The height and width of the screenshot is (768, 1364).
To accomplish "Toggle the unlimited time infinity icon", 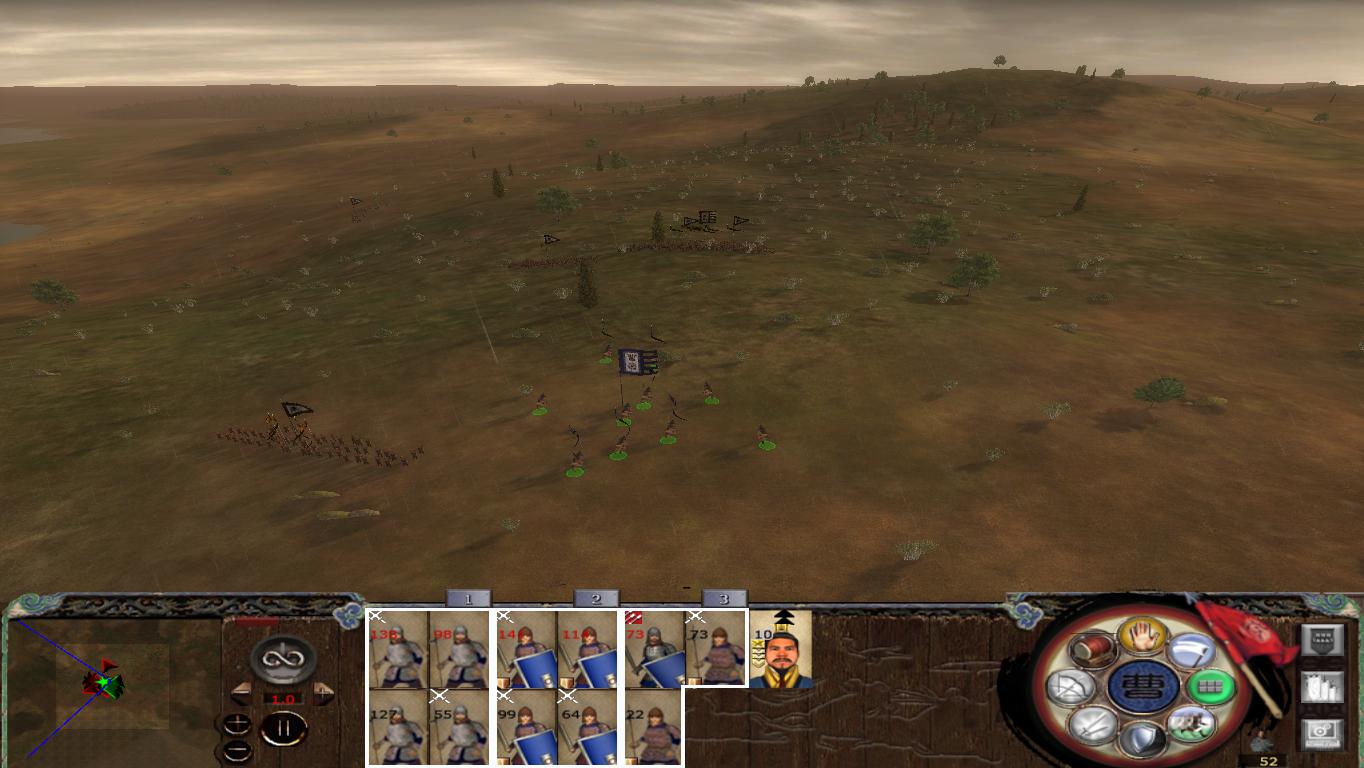I will click(x=284, y=660).
